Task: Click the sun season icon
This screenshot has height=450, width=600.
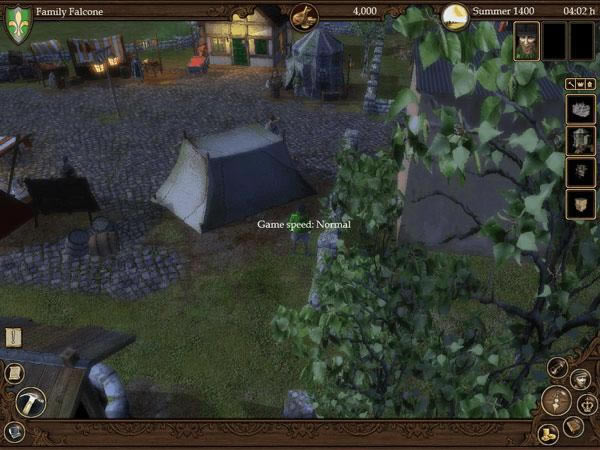Action: [455, 15]
